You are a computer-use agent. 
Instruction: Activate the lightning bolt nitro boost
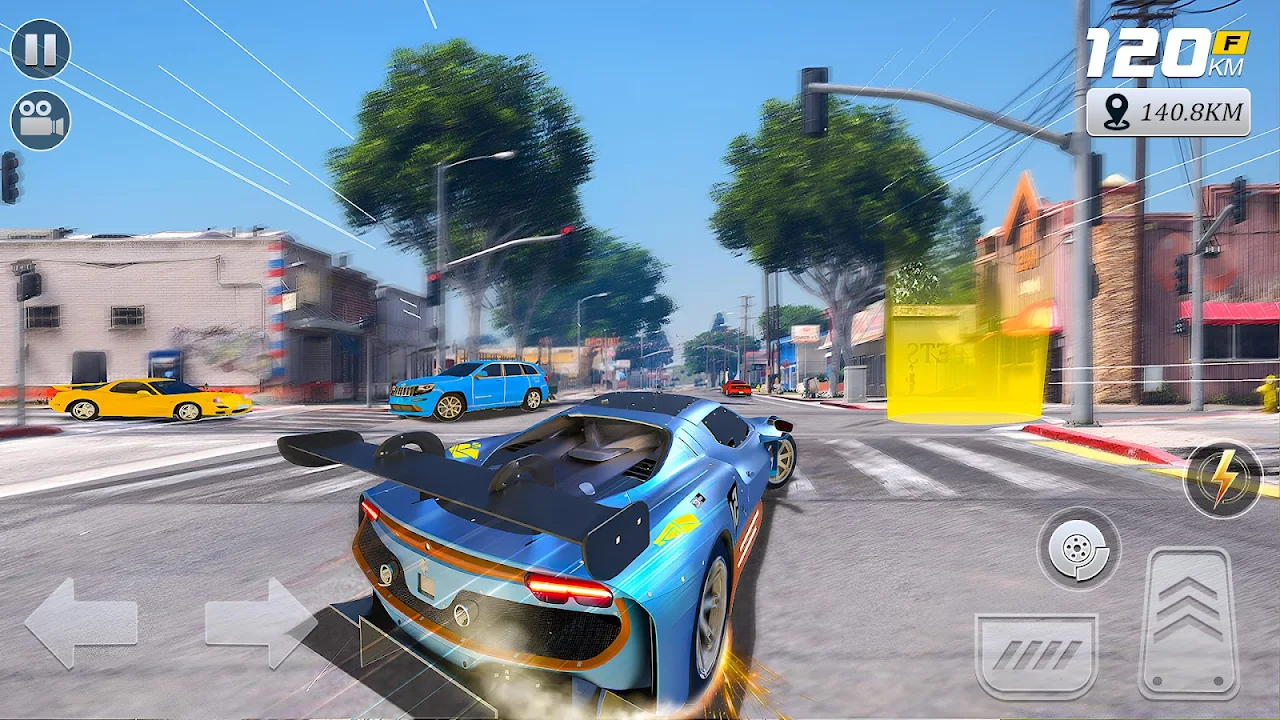[x=1223, y=480]
